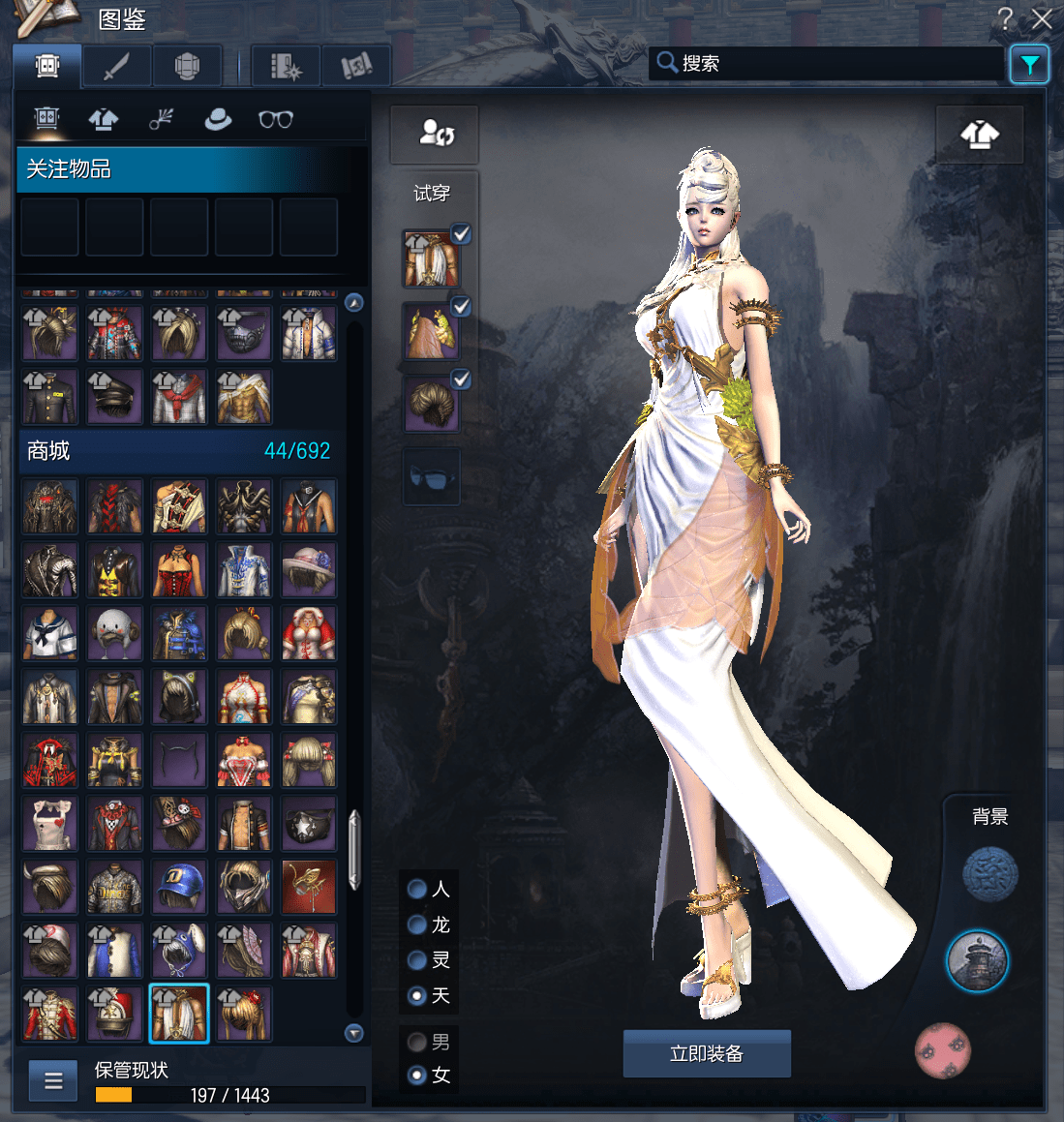Click the empty sunglasses try-on slot
The width and height of the screenshot is (1064, 1122).
click(431, 476)
